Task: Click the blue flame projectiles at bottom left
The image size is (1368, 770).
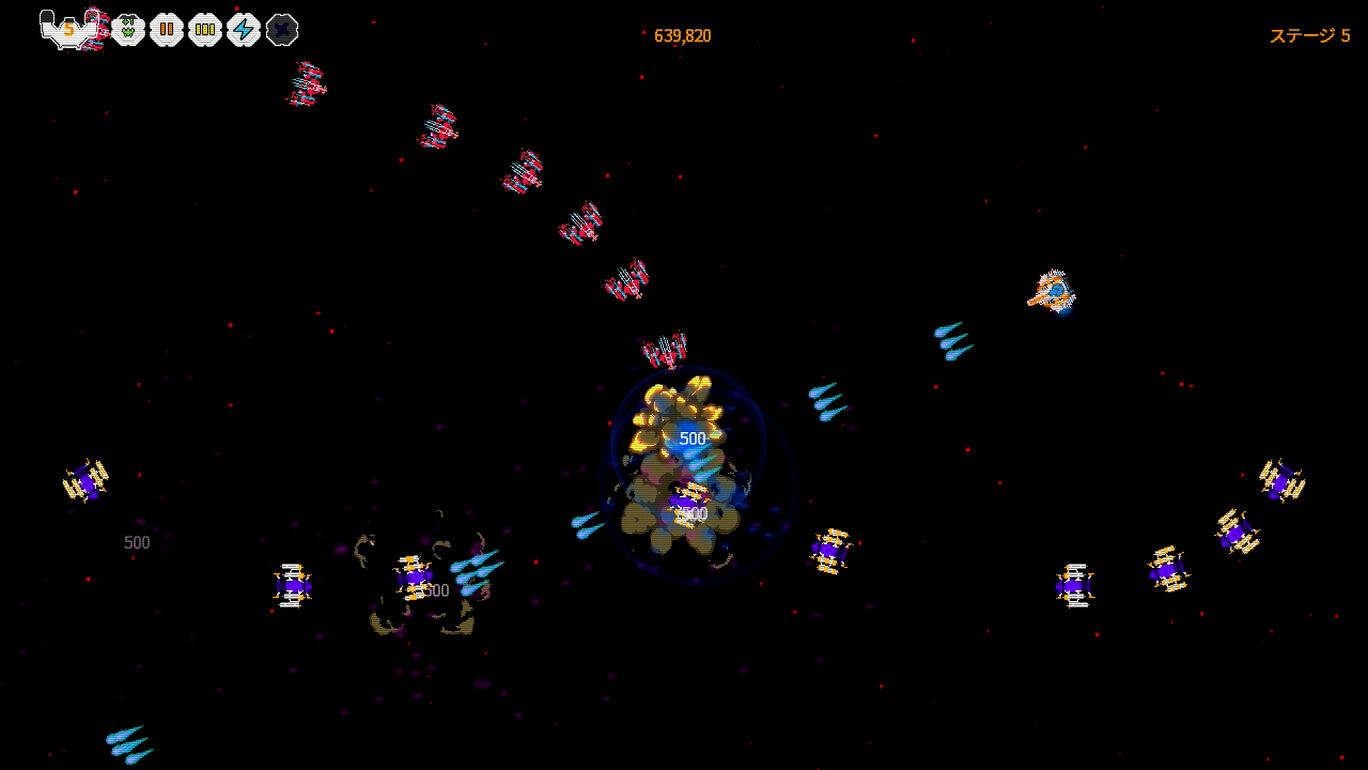Action: pyautogui.click(x=128, y=744)
